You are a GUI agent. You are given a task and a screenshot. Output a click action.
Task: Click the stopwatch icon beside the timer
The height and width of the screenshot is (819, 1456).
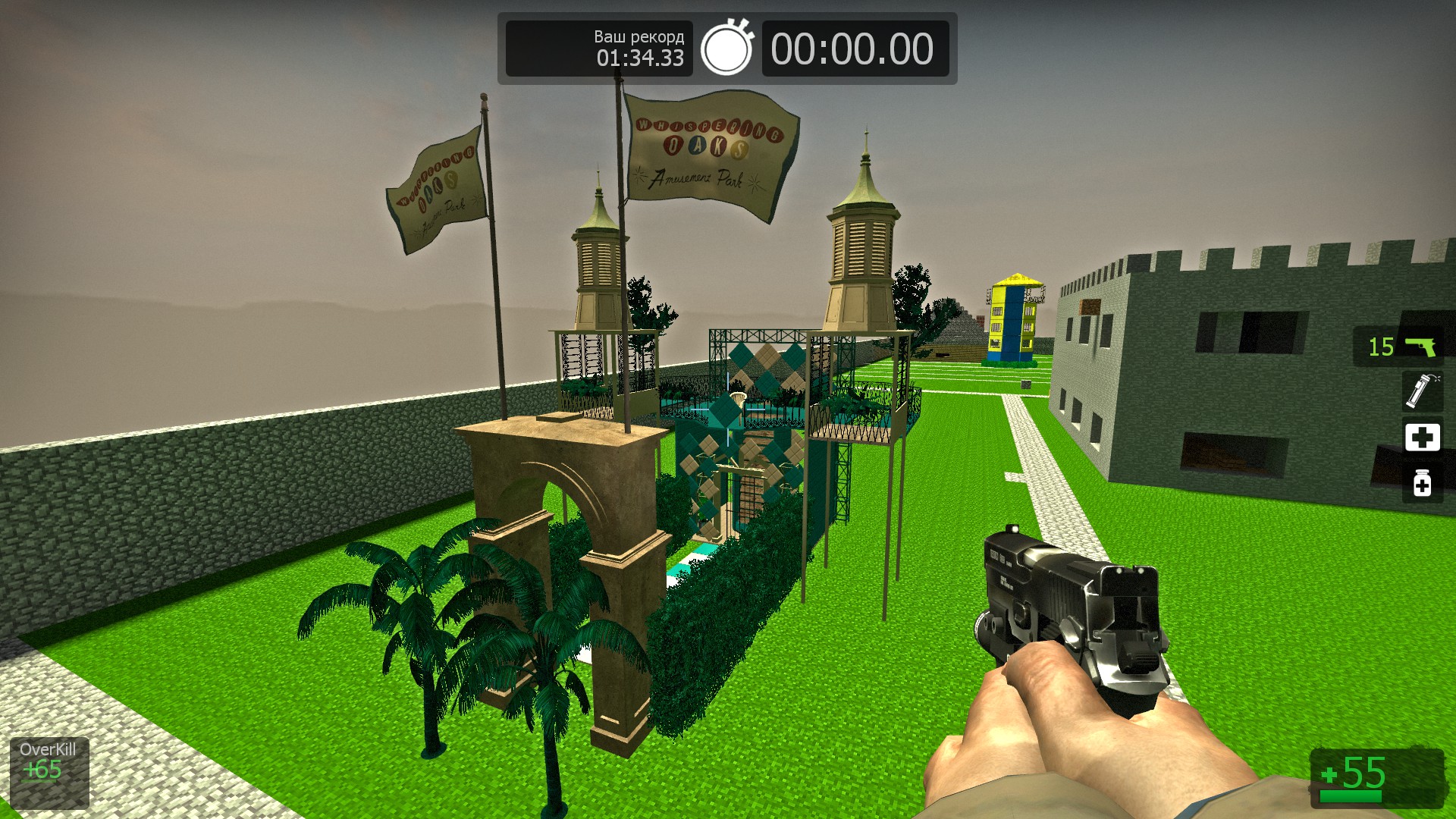click(726, 49)
